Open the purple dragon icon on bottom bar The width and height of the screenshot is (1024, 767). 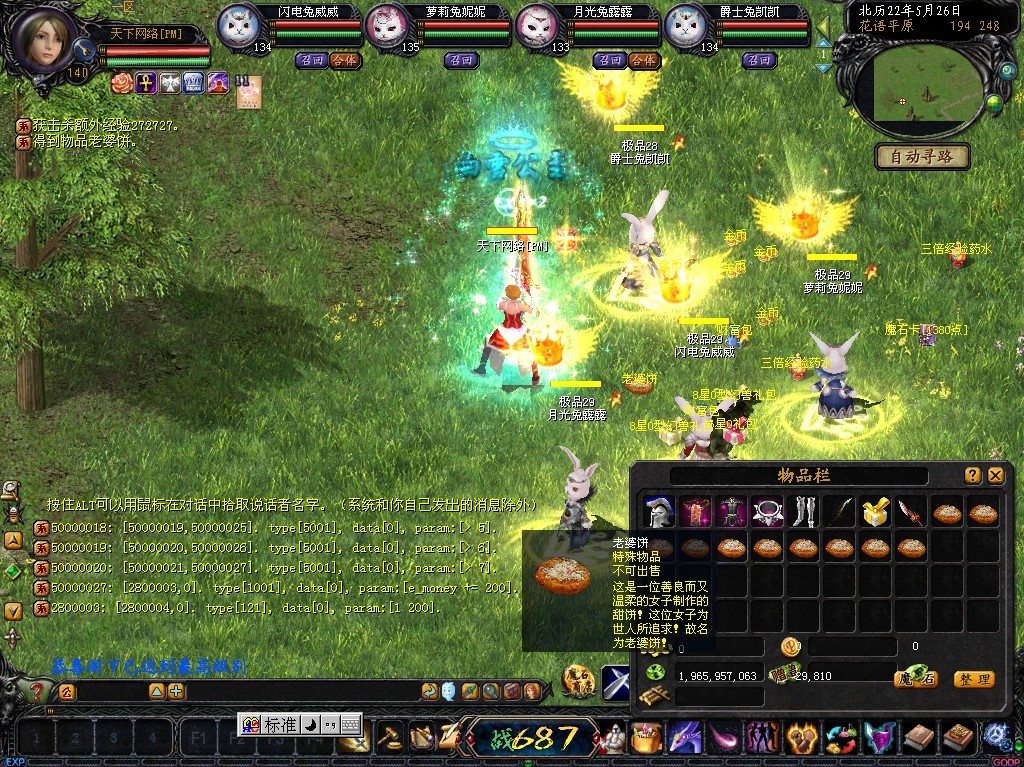pos(684,740)
